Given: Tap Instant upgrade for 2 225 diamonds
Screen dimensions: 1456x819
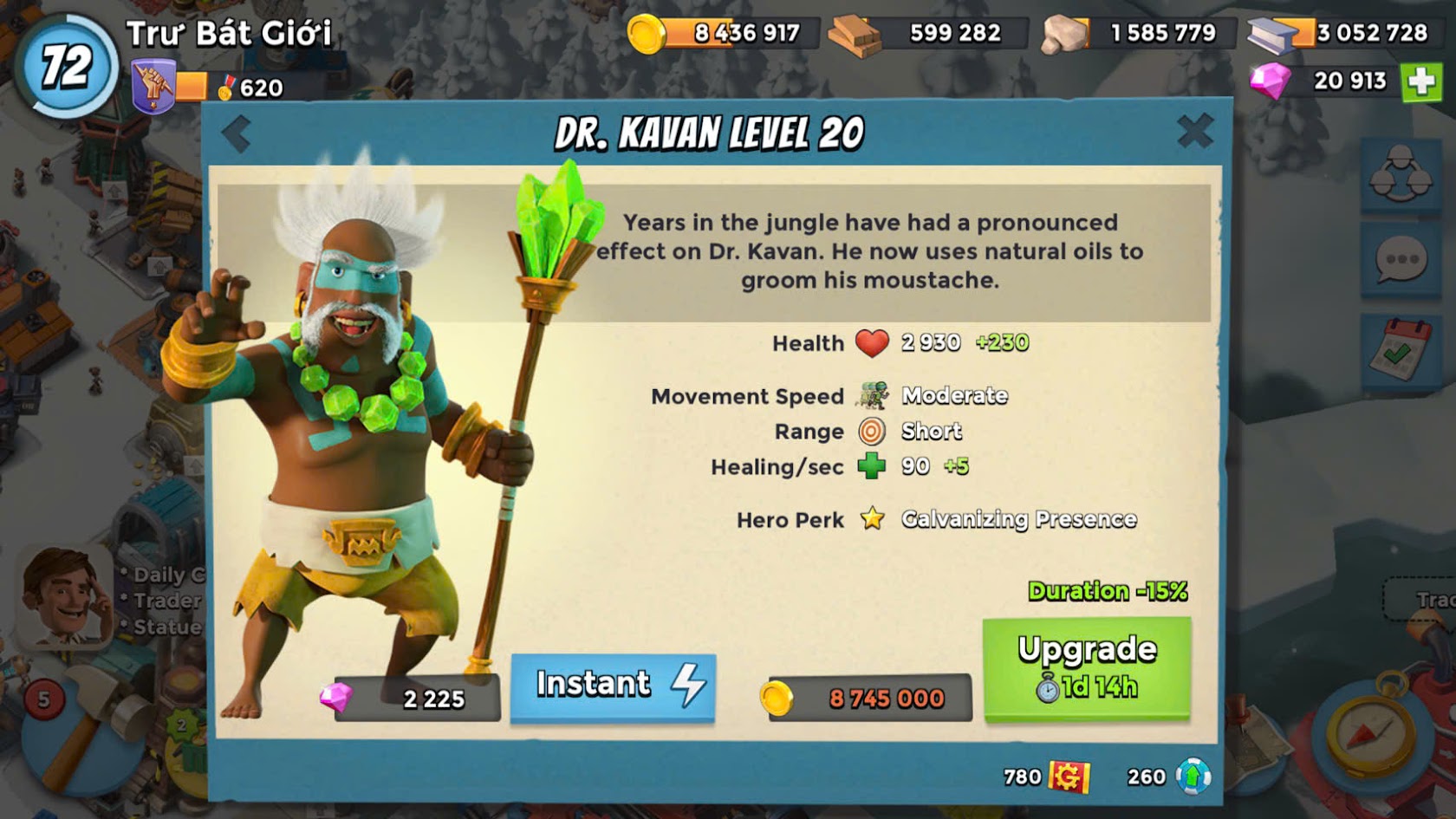Looking at the screenshot, I should pyautogui.click(x=613, y=686).
